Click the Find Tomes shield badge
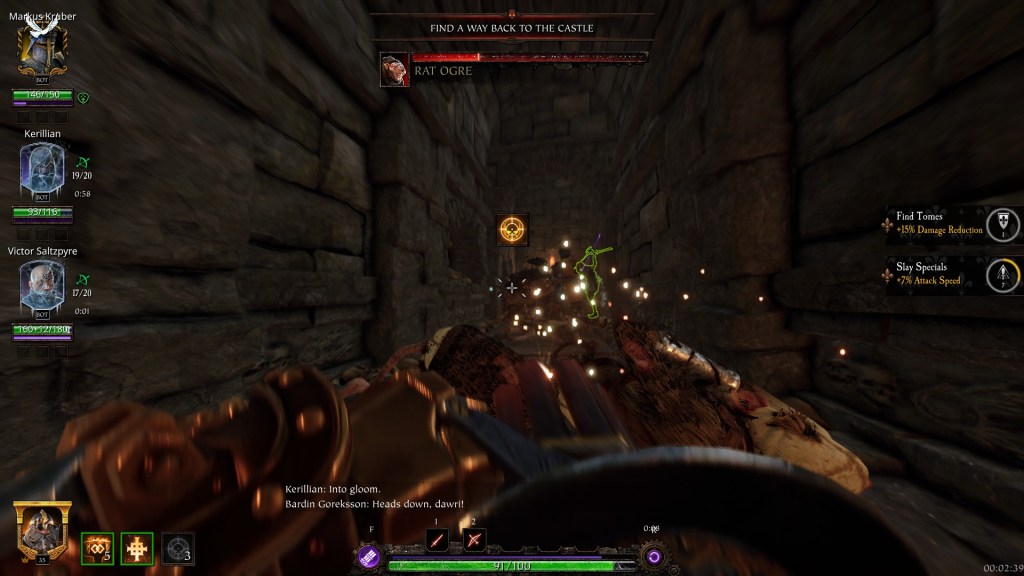This screenshot has height=576, width=1024. (1002, 224)
